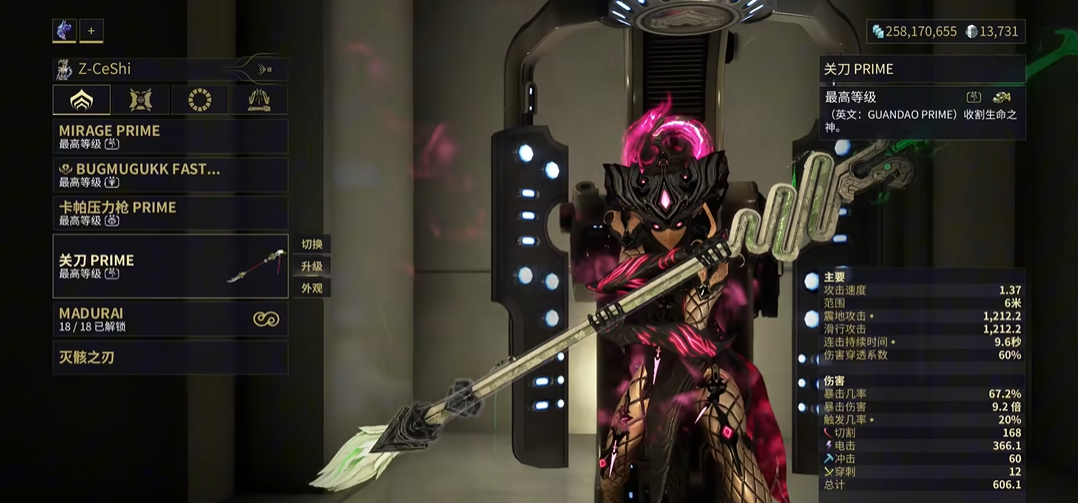This screenshot has height=503, width=1078.
Task: Open the 外观 (appearance) option
Action: pyautogui.click(x=312, y=289)
